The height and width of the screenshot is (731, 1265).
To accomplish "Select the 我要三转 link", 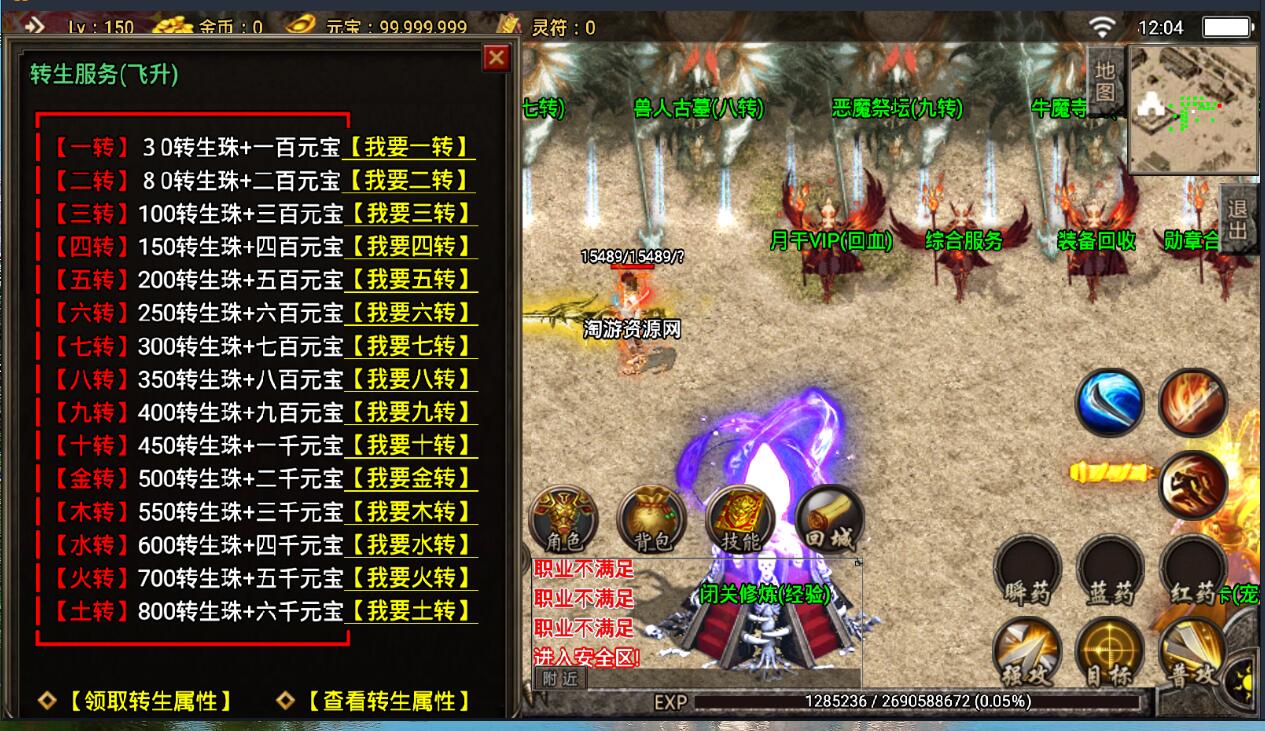I will click(x=410, y=213).
